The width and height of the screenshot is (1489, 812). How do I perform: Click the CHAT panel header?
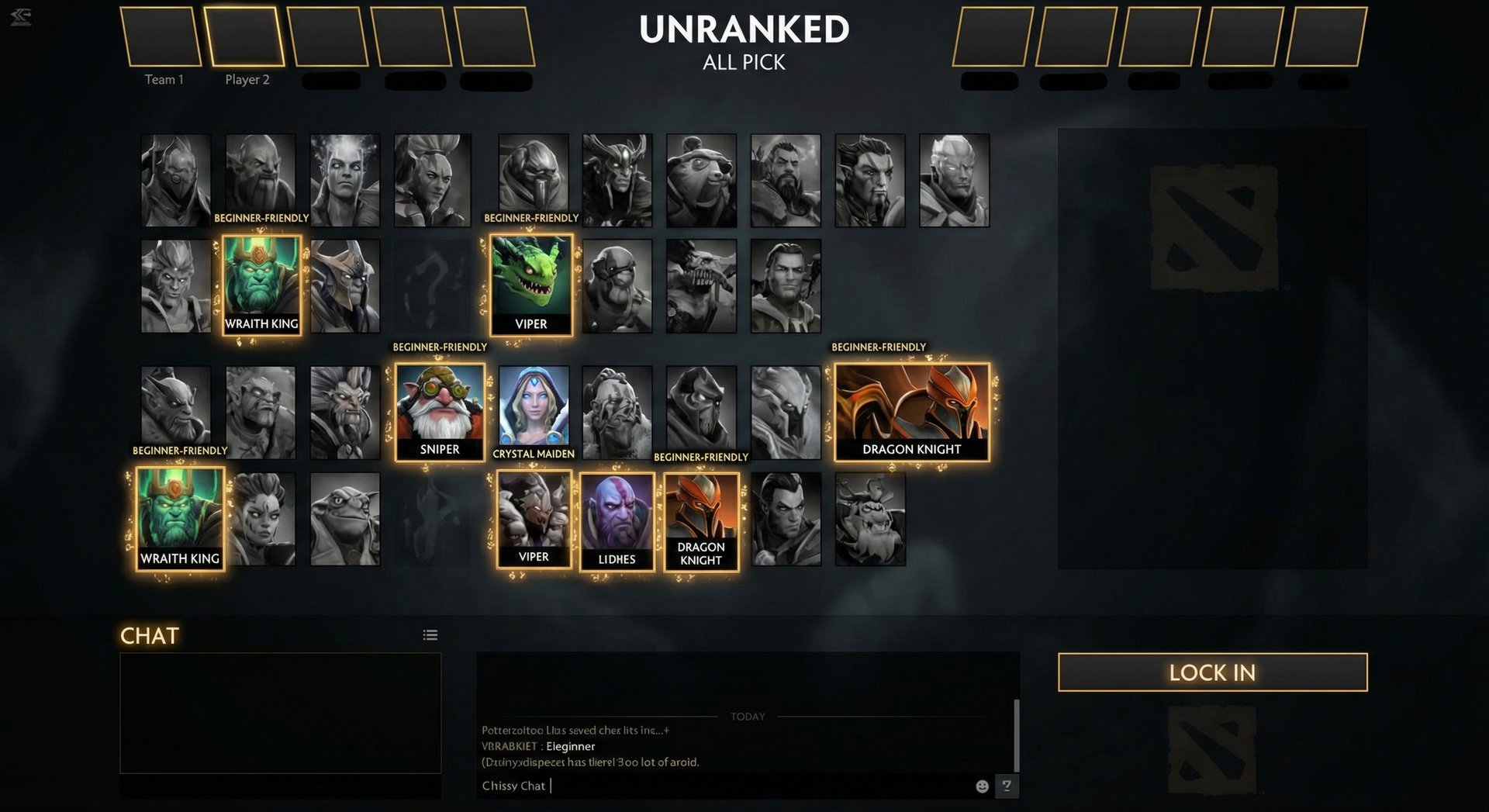click(150, 636)
